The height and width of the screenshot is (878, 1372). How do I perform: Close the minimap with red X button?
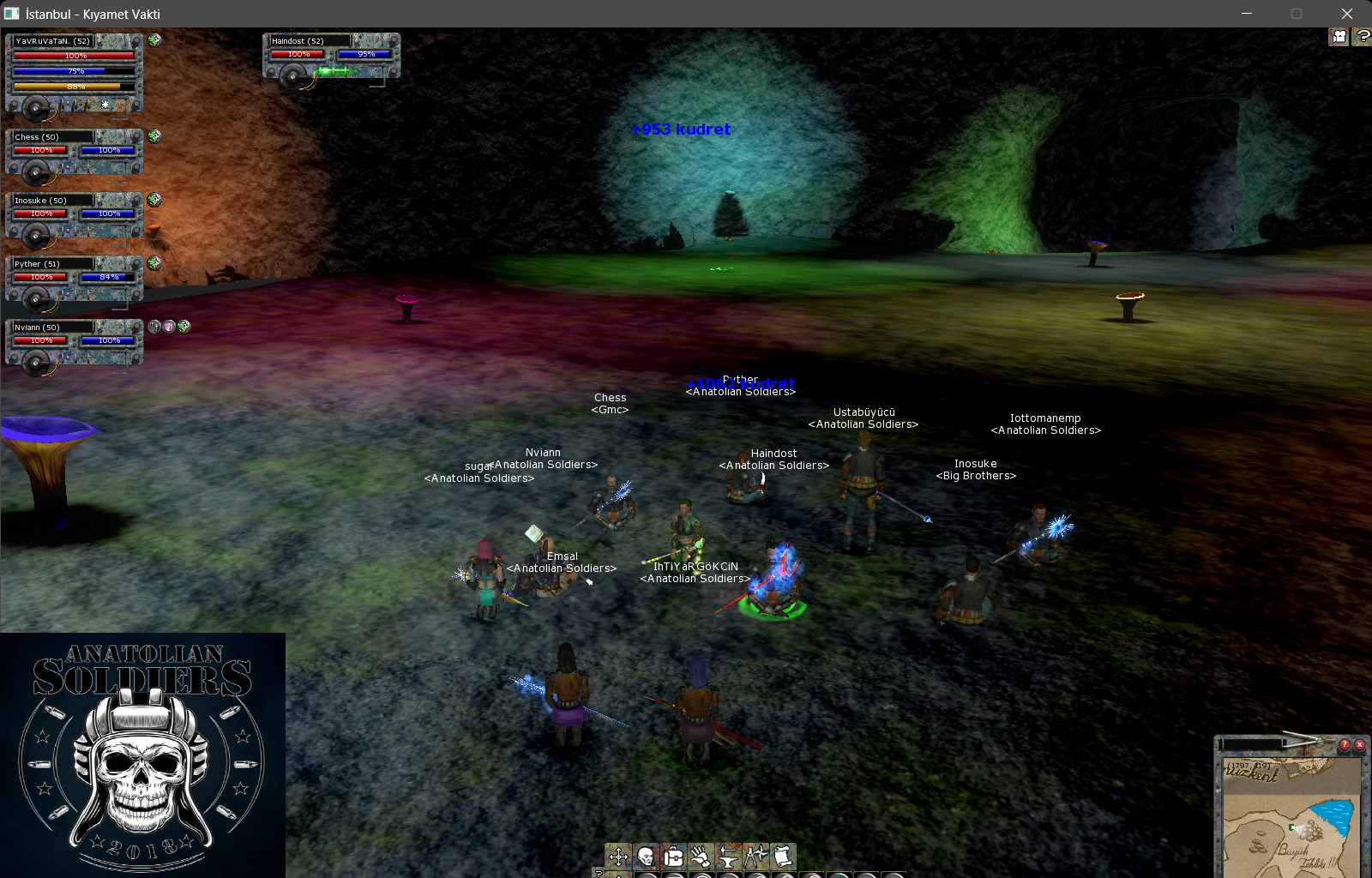[x=1359, y=744]
